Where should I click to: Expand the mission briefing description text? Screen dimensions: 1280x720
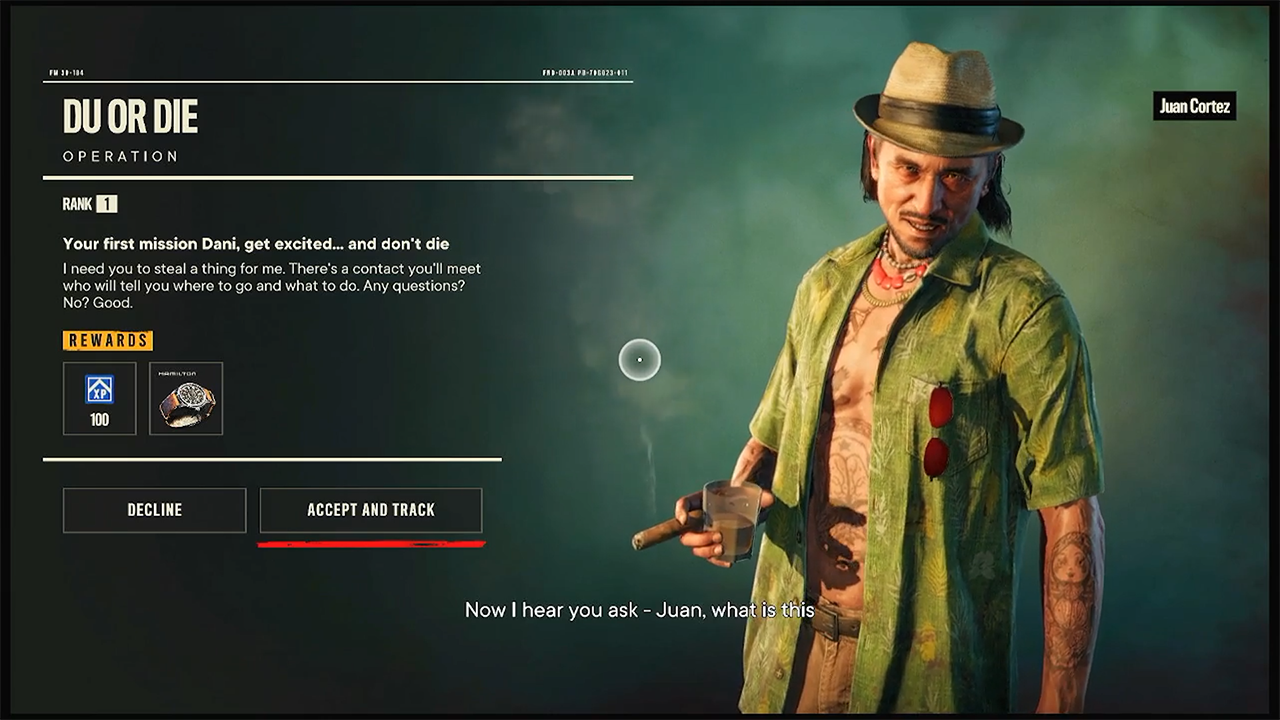pos(270,282)
